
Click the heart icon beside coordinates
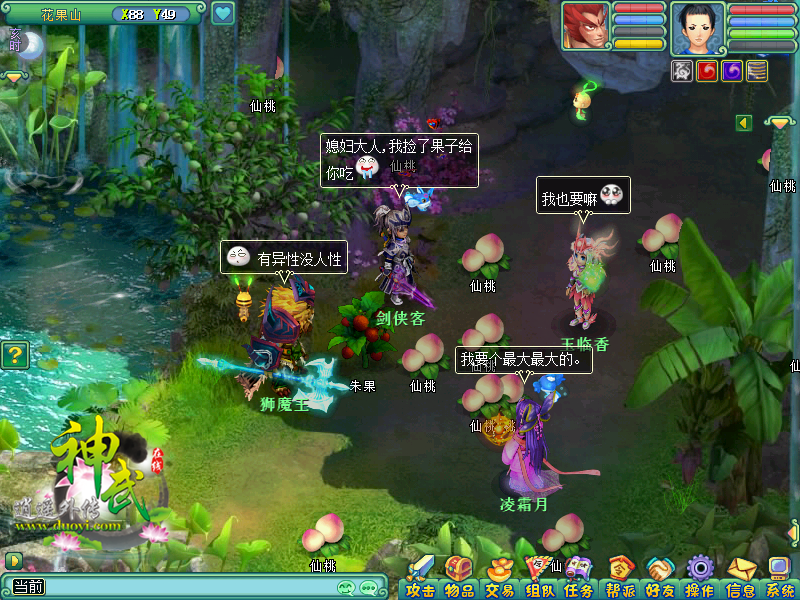[222, 14]
